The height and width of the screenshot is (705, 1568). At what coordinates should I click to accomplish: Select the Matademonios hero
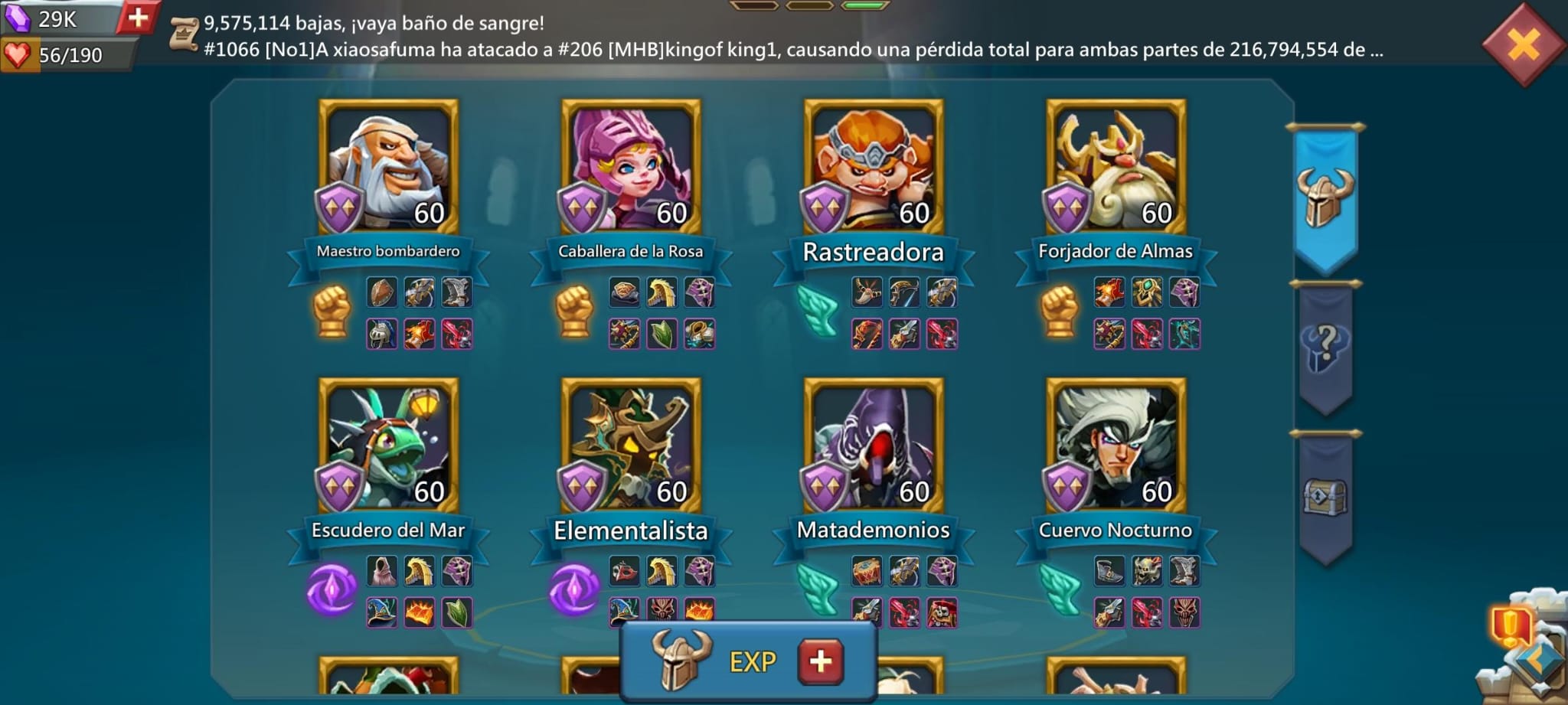tap(874, 446)
